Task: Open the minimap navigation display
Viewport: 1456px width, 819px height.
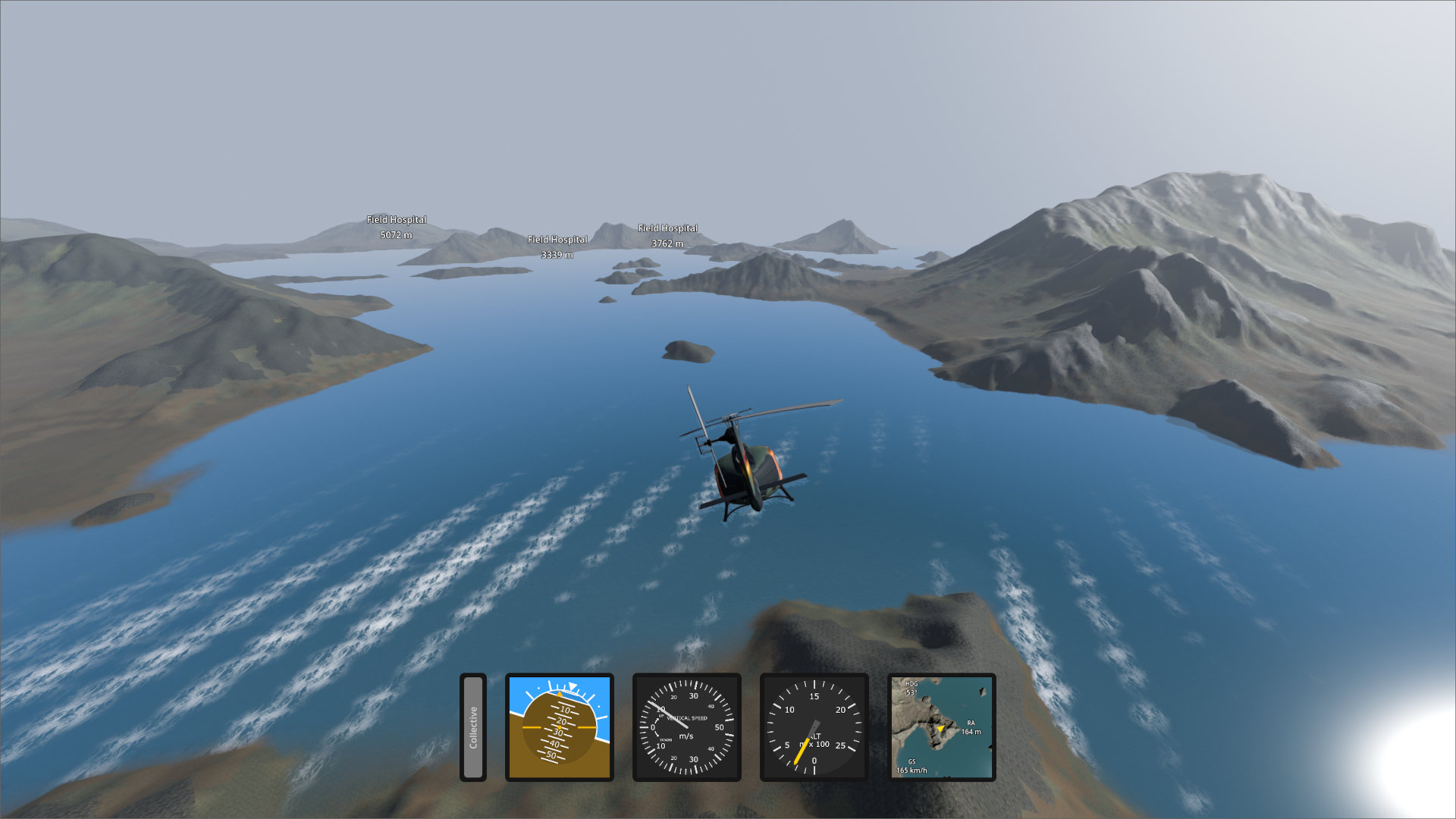Action: point(942,727)
